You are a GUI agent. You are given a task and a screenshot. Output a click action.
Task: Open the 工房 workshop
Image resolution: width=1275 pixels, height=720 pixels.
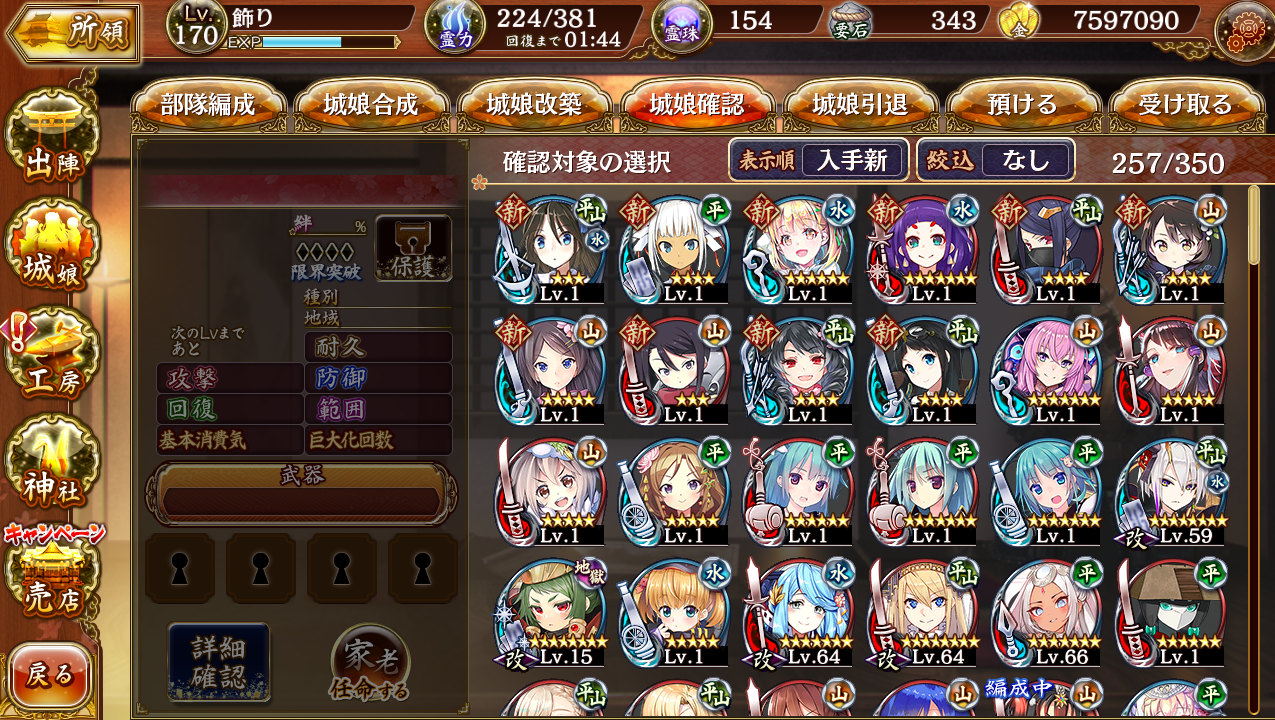[52, 360]
